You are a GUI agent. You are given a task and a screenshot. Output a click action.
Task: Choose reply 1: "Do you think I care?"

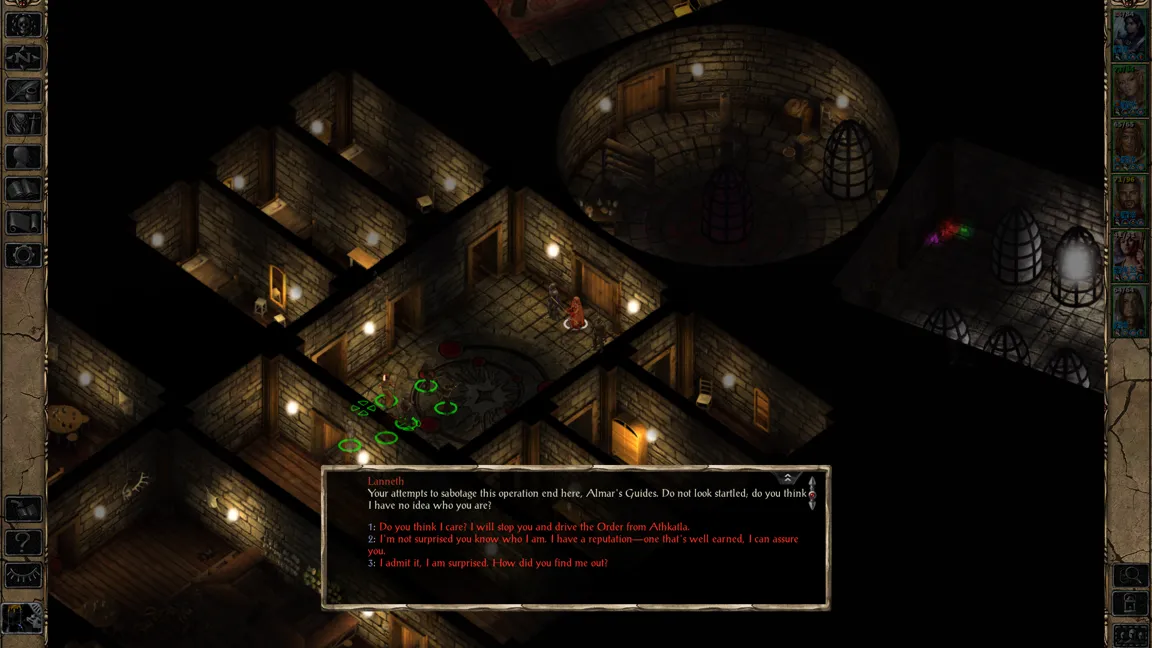tap(534, 527)
